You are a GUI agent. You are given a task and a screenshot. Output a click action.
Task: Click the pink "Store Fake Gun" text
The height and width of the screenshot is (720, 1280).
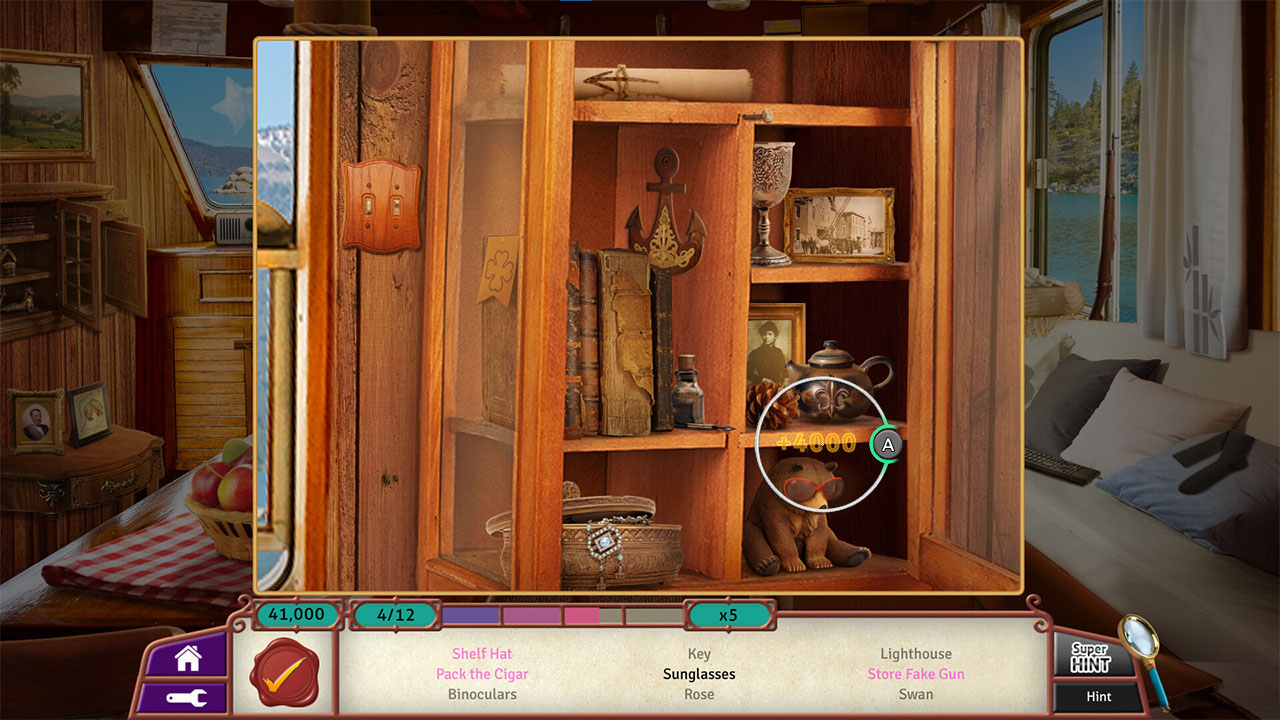916,674
